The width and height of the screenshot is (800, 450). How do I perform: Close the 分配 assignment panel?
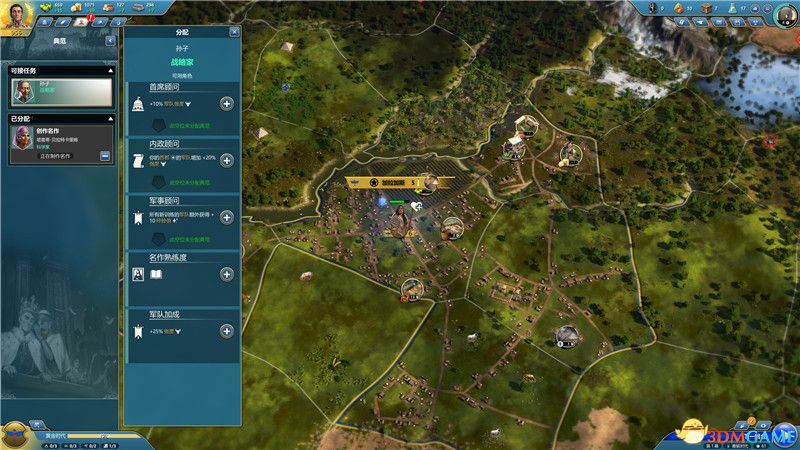pos(234,32)
